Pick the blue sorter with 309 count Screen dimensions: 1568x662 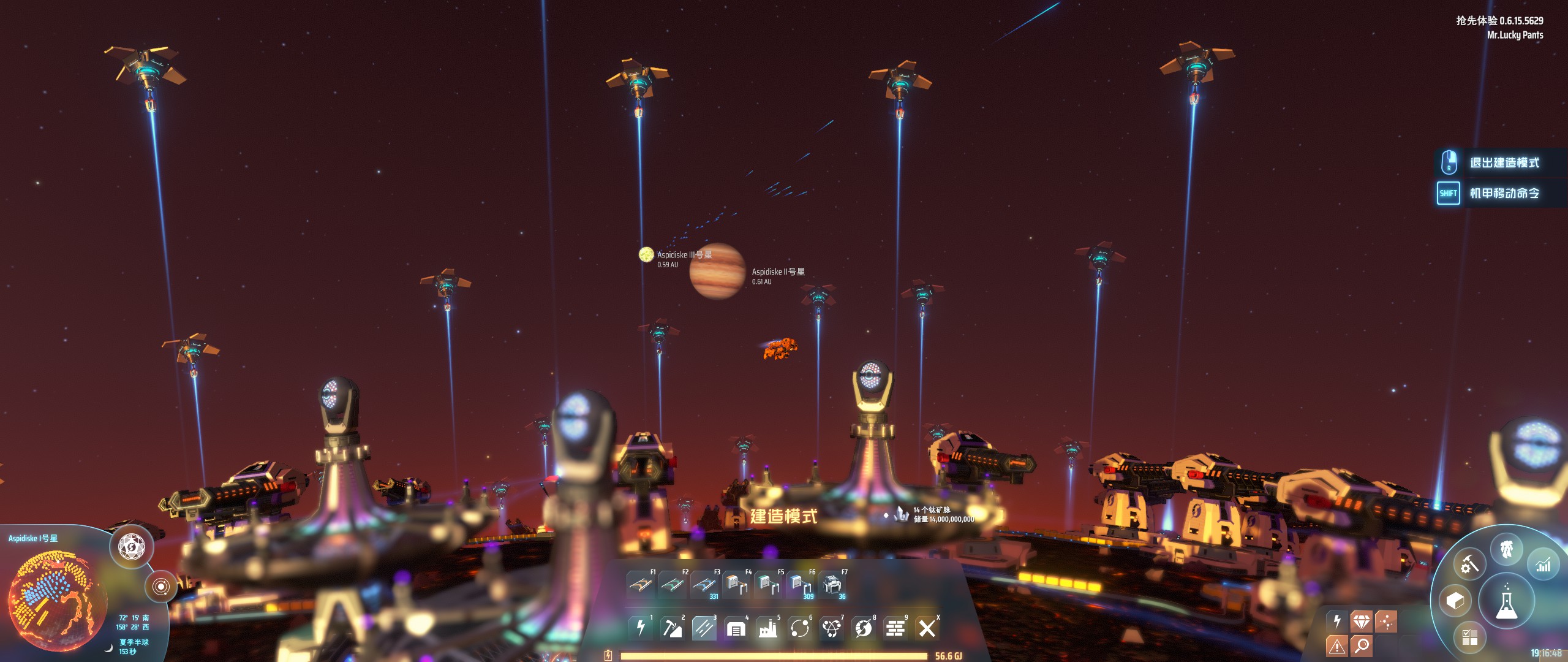[x=799, y=585]
